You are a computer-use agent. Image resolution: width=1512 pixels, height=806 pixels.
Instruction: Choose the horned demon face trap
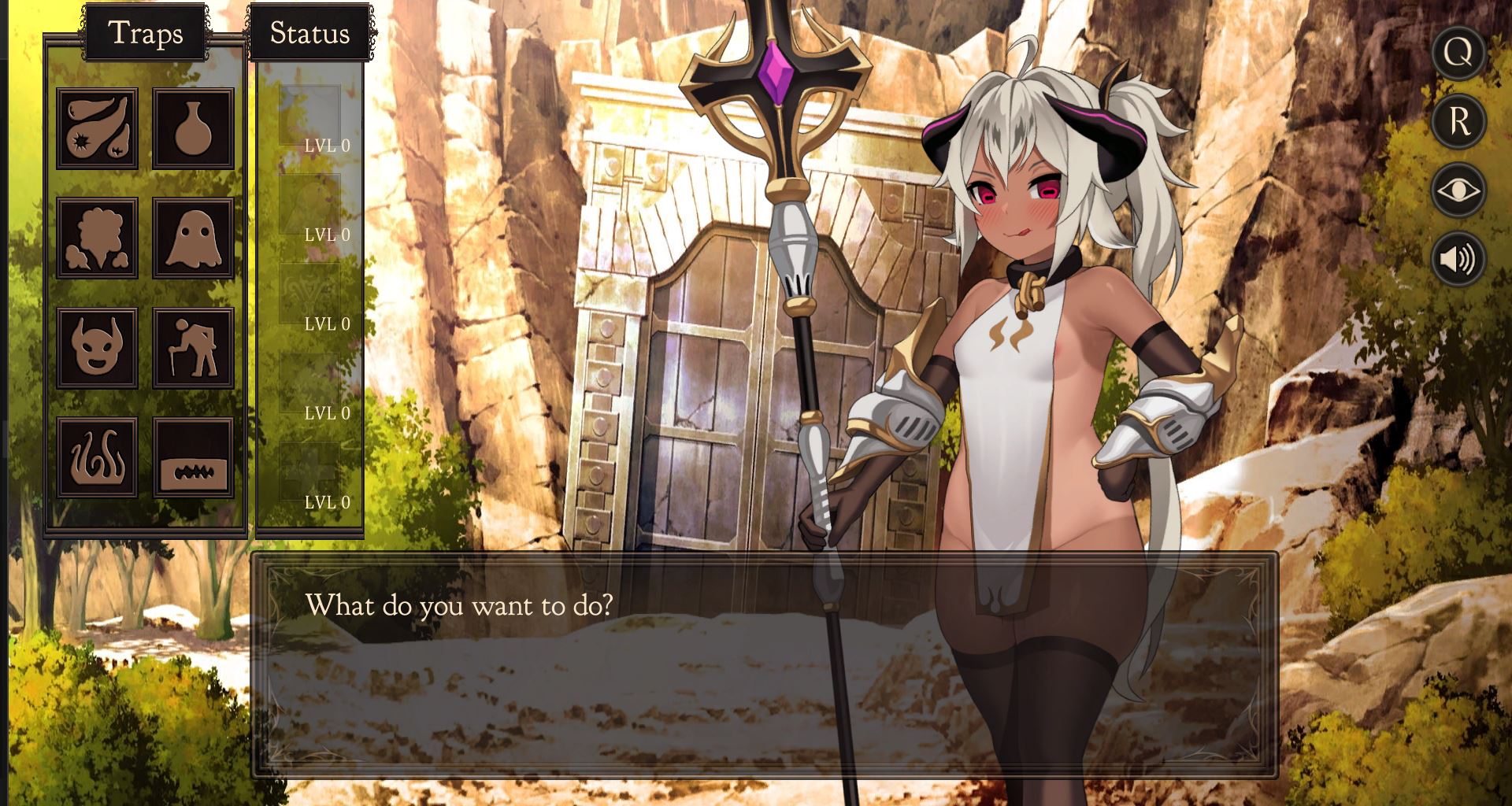(x=97, y=348)
